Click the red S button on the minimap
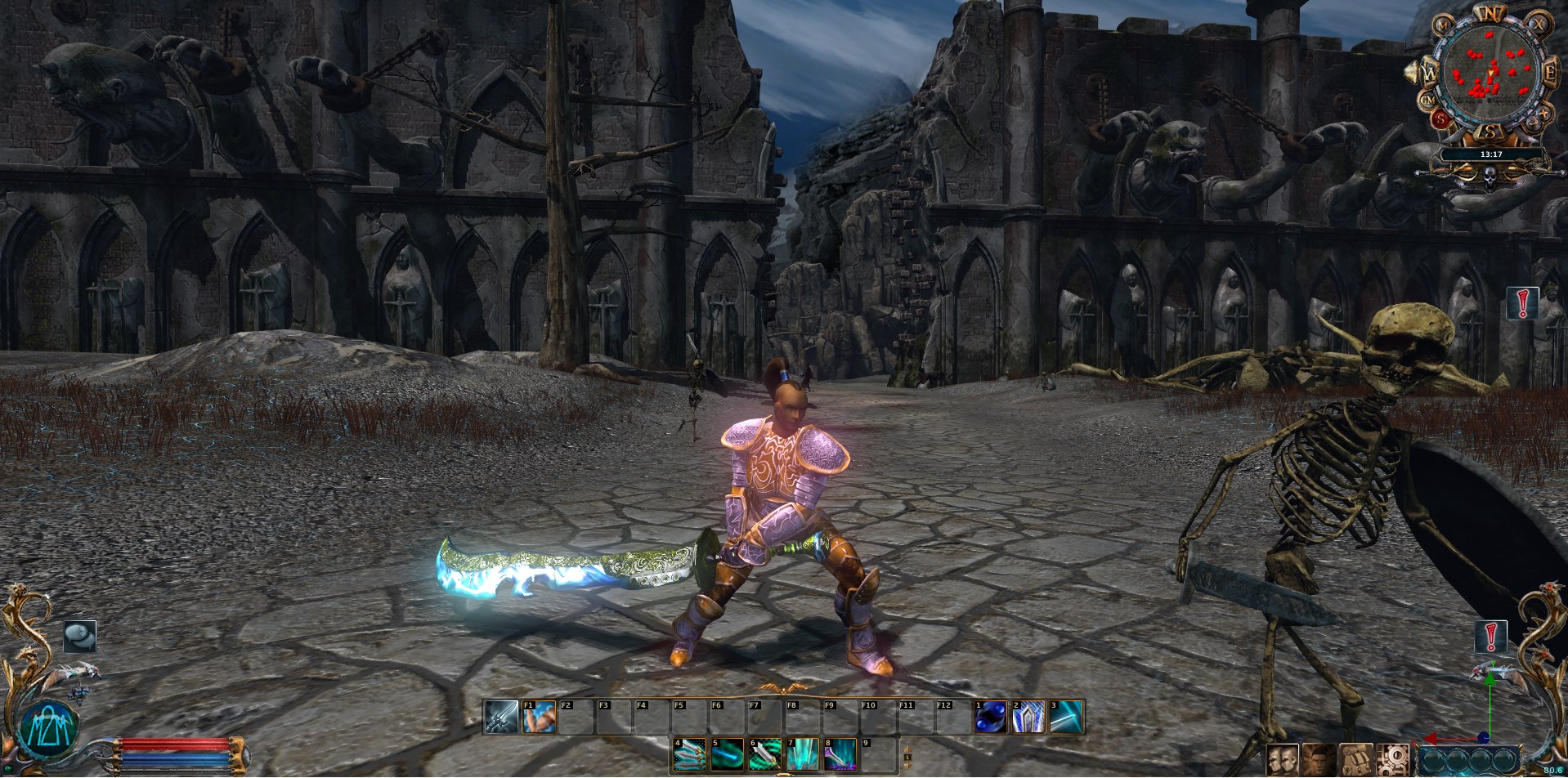 1442,119
